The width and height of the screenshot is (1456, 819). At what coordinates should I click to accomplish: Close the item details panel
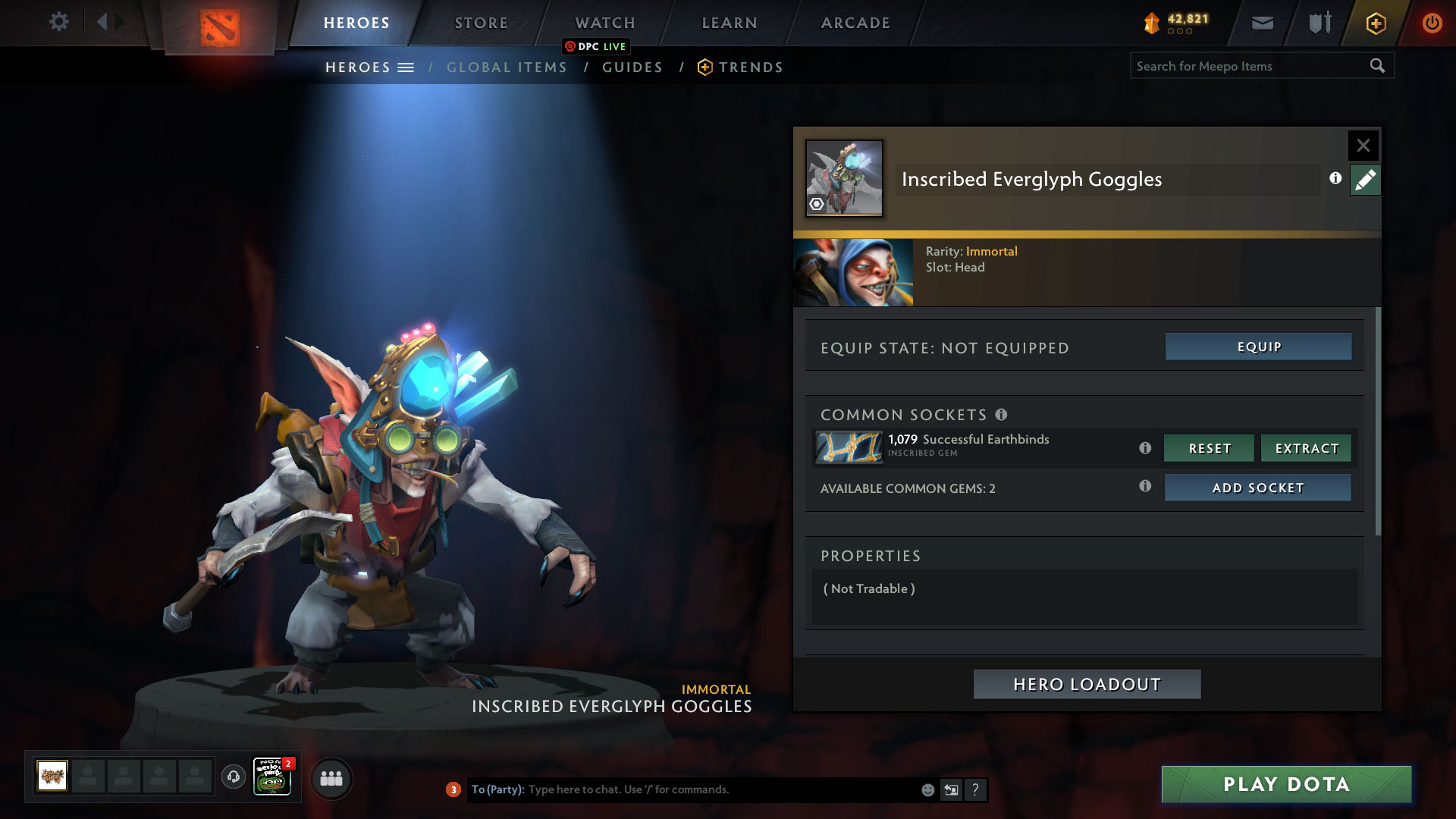tap(1363, 145)
